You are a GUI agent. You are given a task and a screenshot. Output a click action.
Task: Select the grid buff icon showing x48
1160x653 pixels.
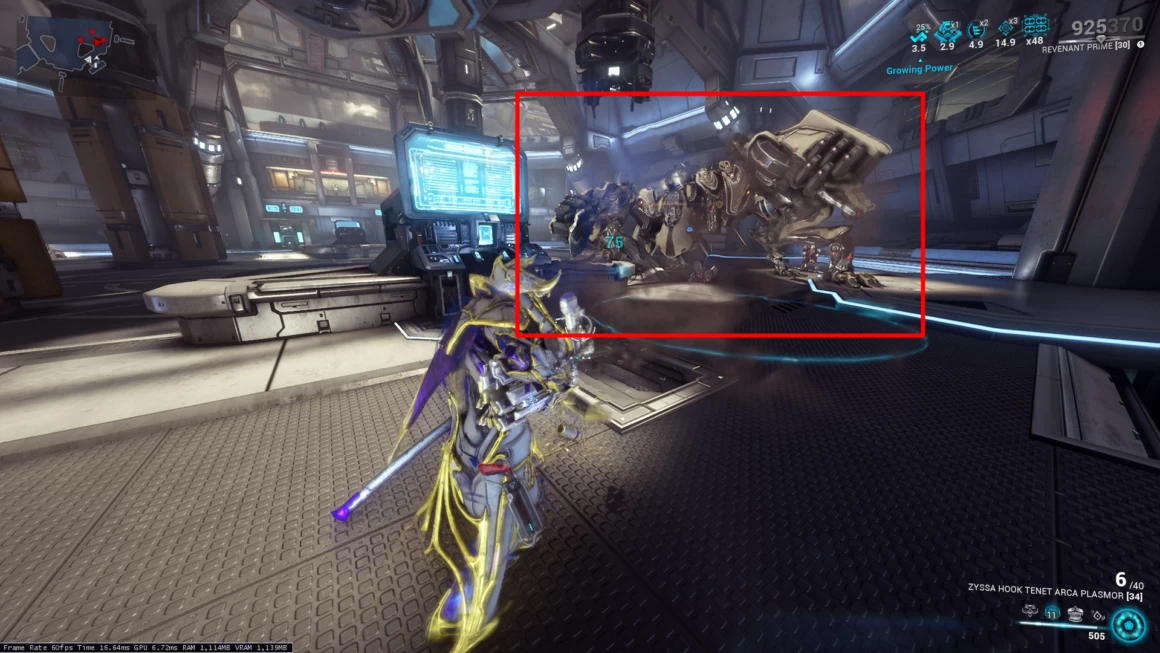coord(1035,27)
